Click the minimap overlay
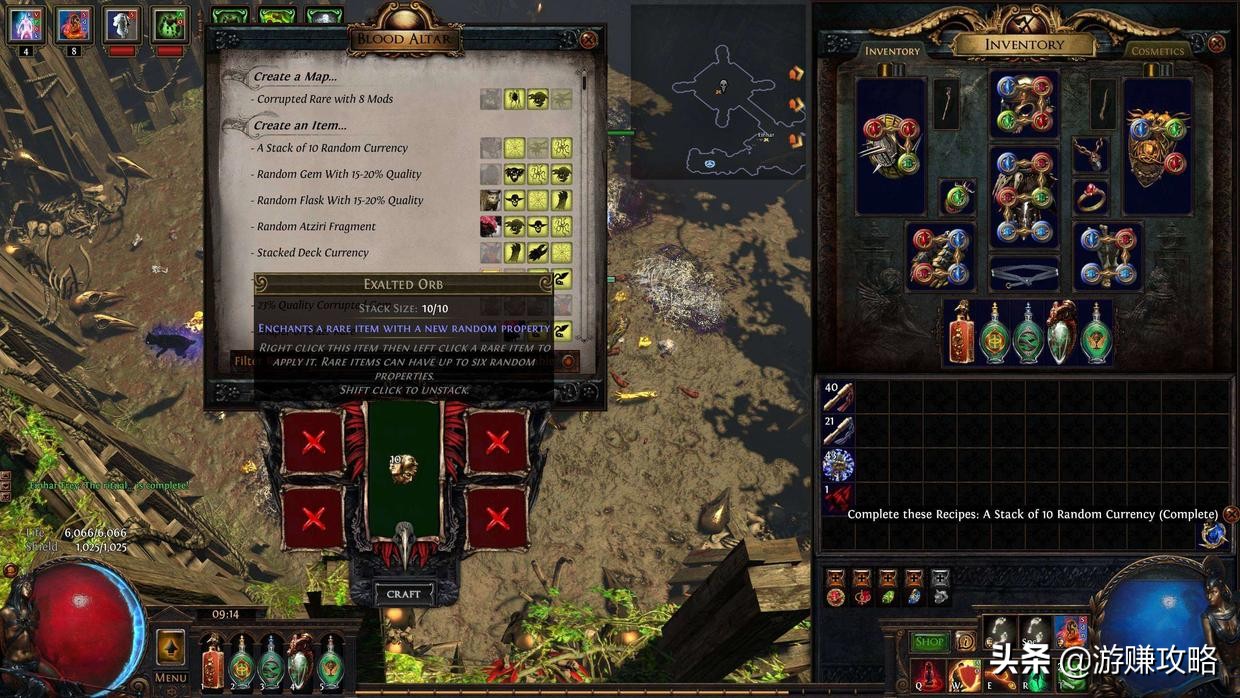 (717, 92)
